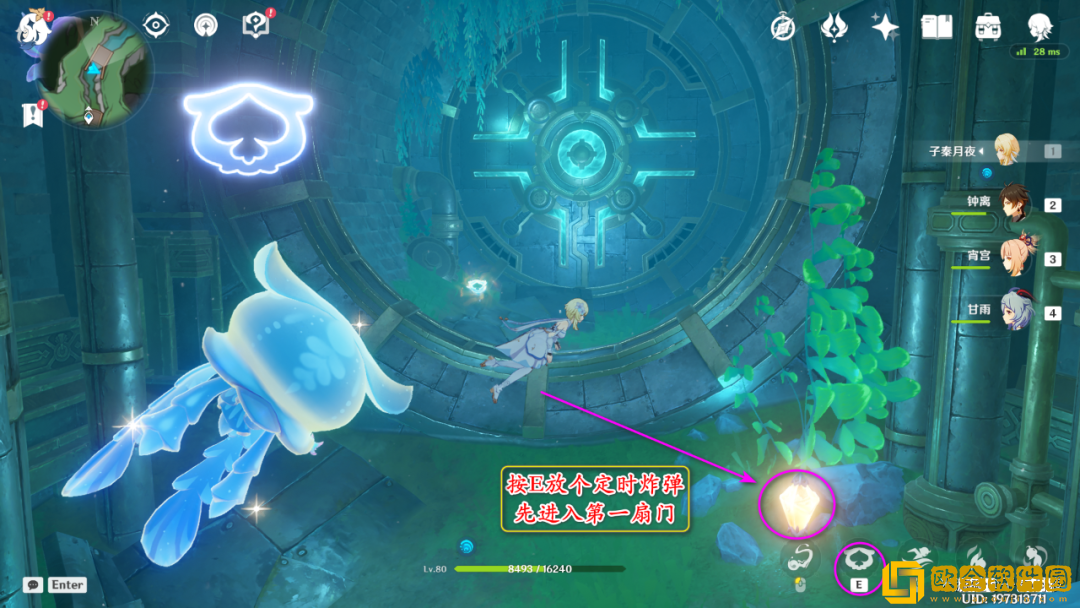Viewport: 1080px width, 608px height.
Task: Click the round signal-arc icon beside the minimap
Action: (x=206, y=26)
